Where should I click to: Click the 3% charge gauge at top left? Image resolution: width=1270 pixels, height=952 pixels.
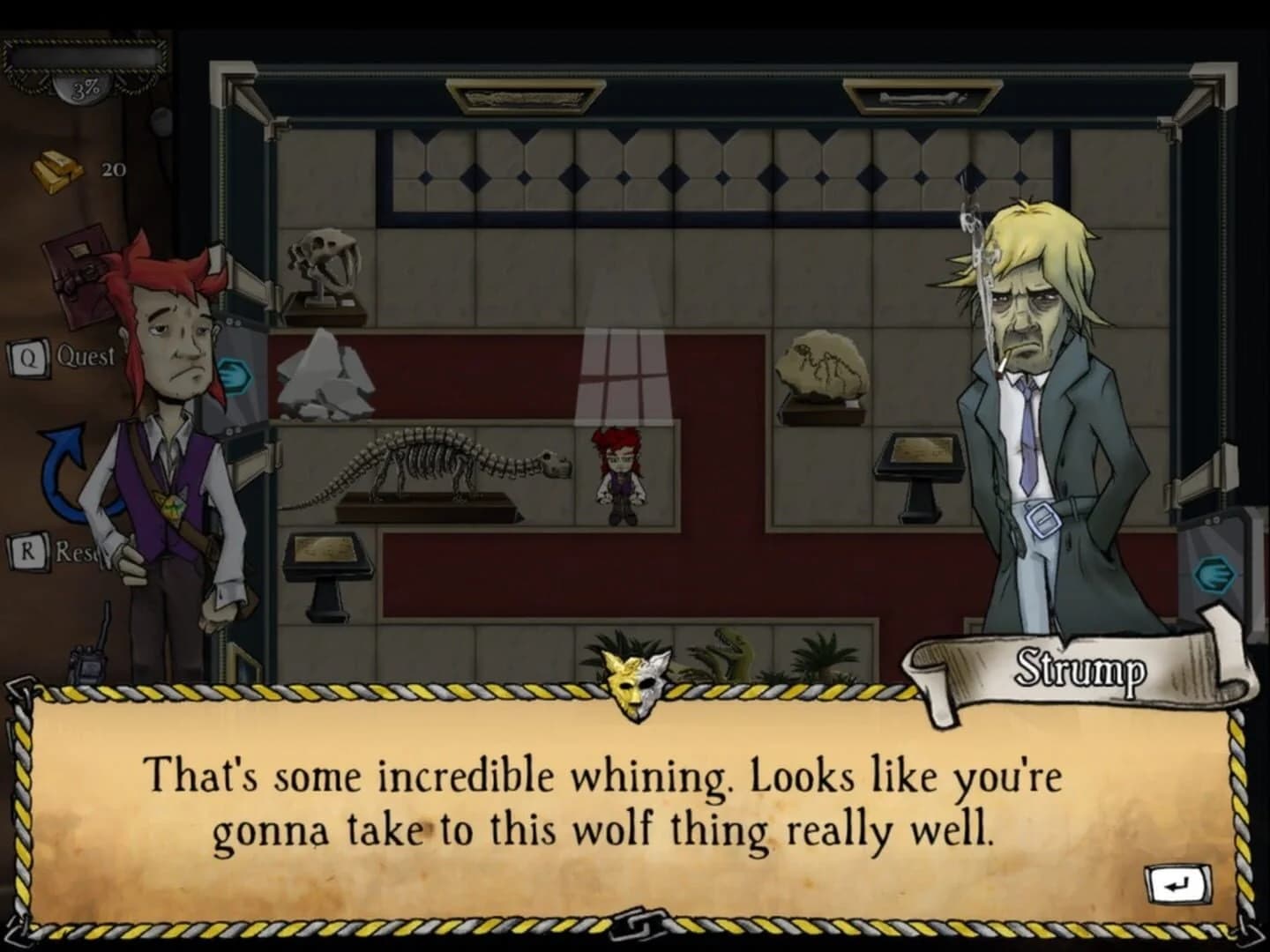pos(82,86)
